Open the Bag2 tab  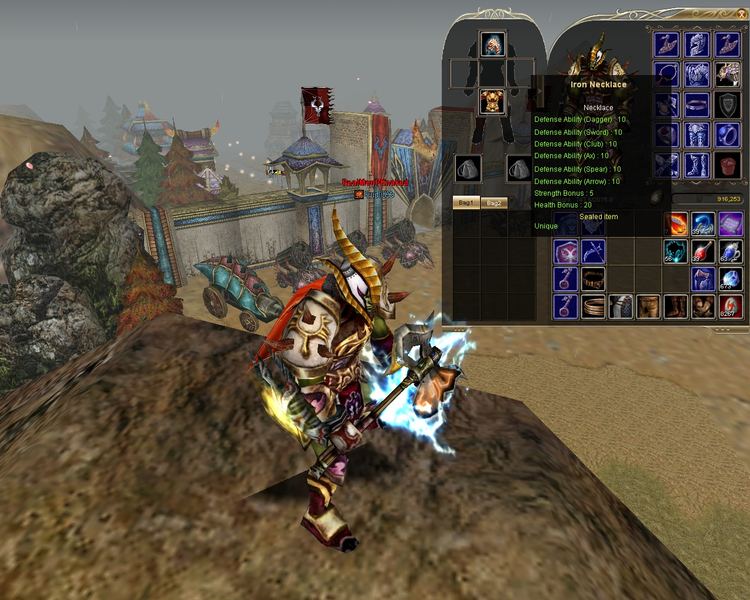tap(493, 202)
